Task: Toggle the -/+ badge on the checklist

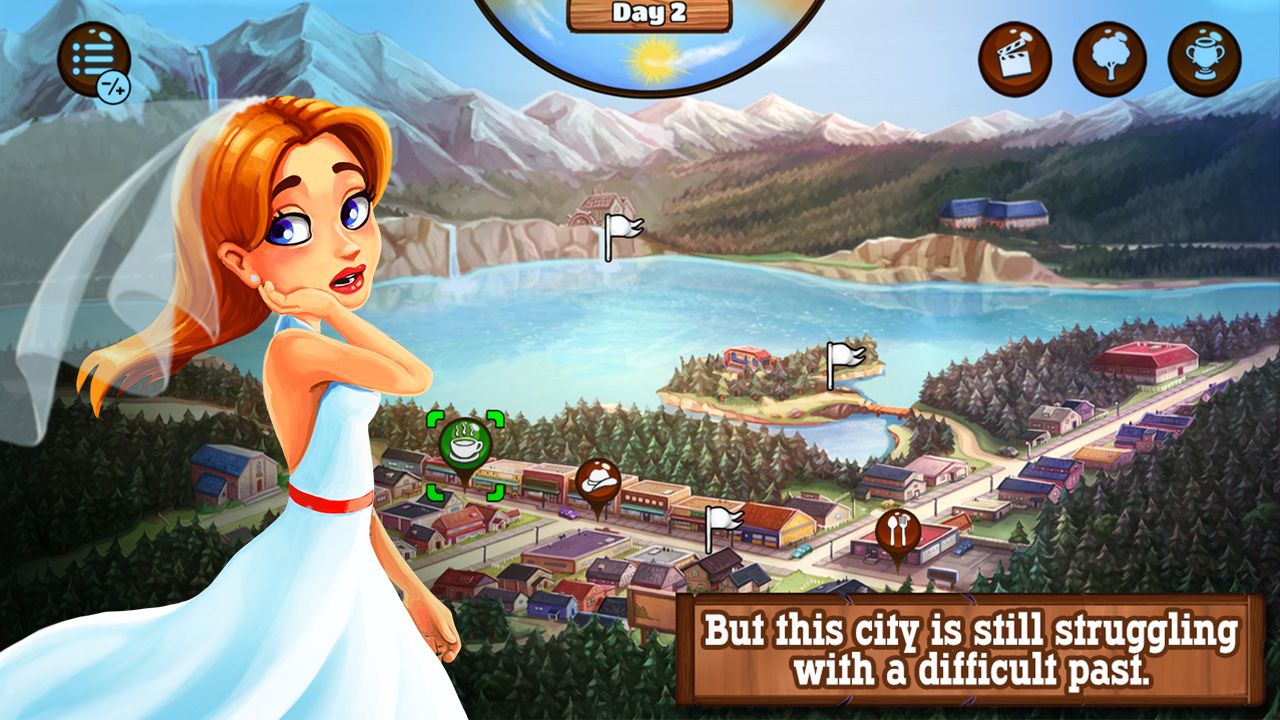Action: point(115,86)
